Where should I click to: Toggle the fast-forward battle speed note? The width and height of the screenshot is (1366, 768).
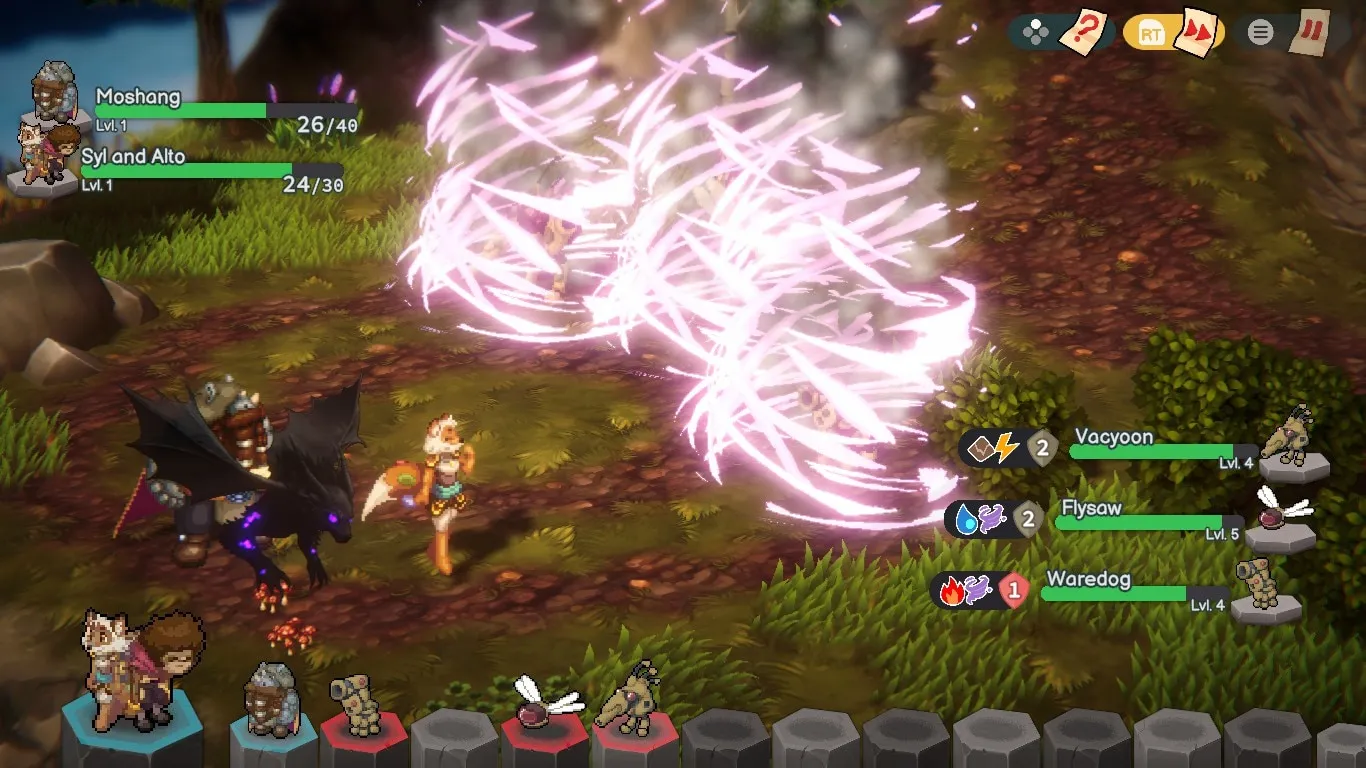point(1197,31)
